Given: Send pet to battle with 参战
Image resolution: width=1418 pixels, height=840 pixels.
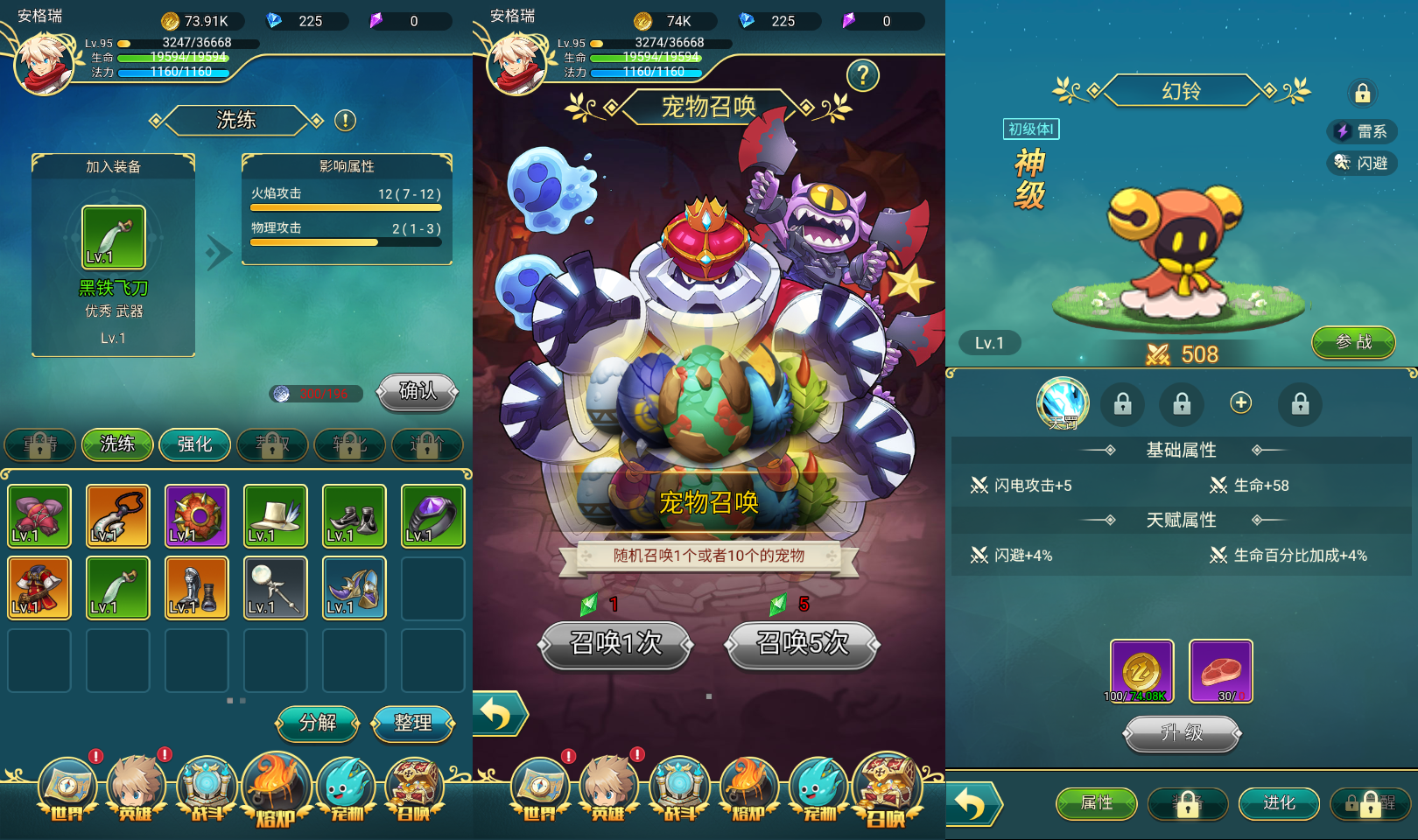Looking at the screenshot, I should [1353, 342].
